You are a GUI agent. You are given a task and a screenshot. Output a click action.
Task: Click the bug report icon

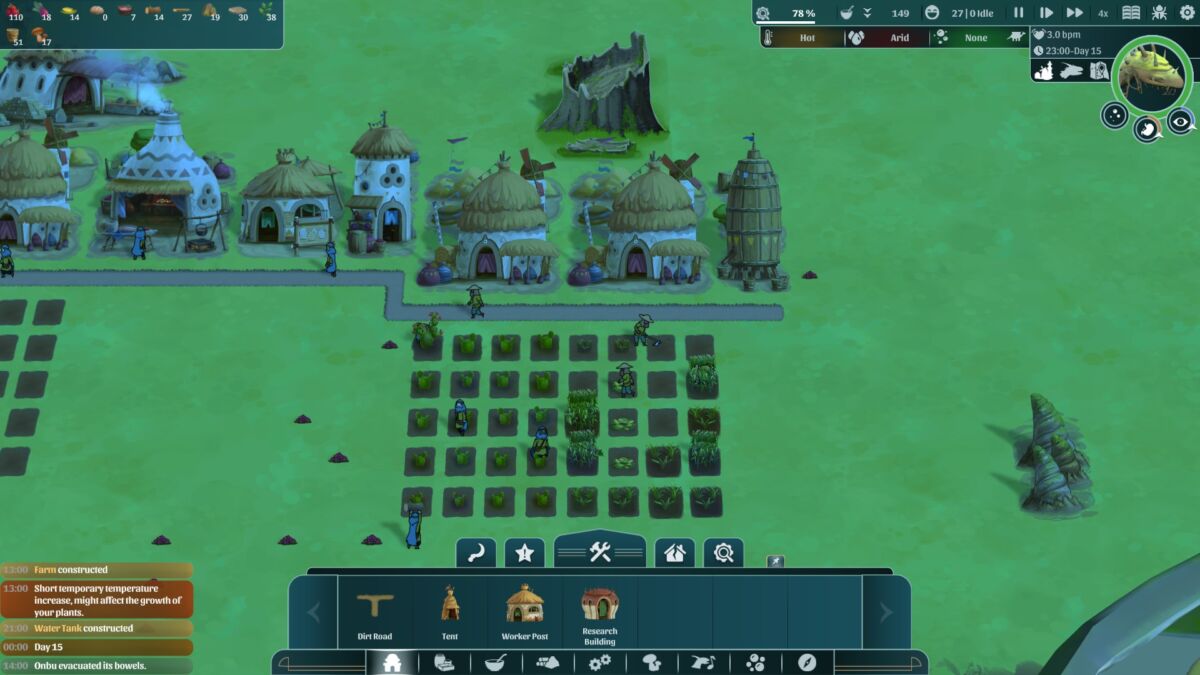point(1159,13)
